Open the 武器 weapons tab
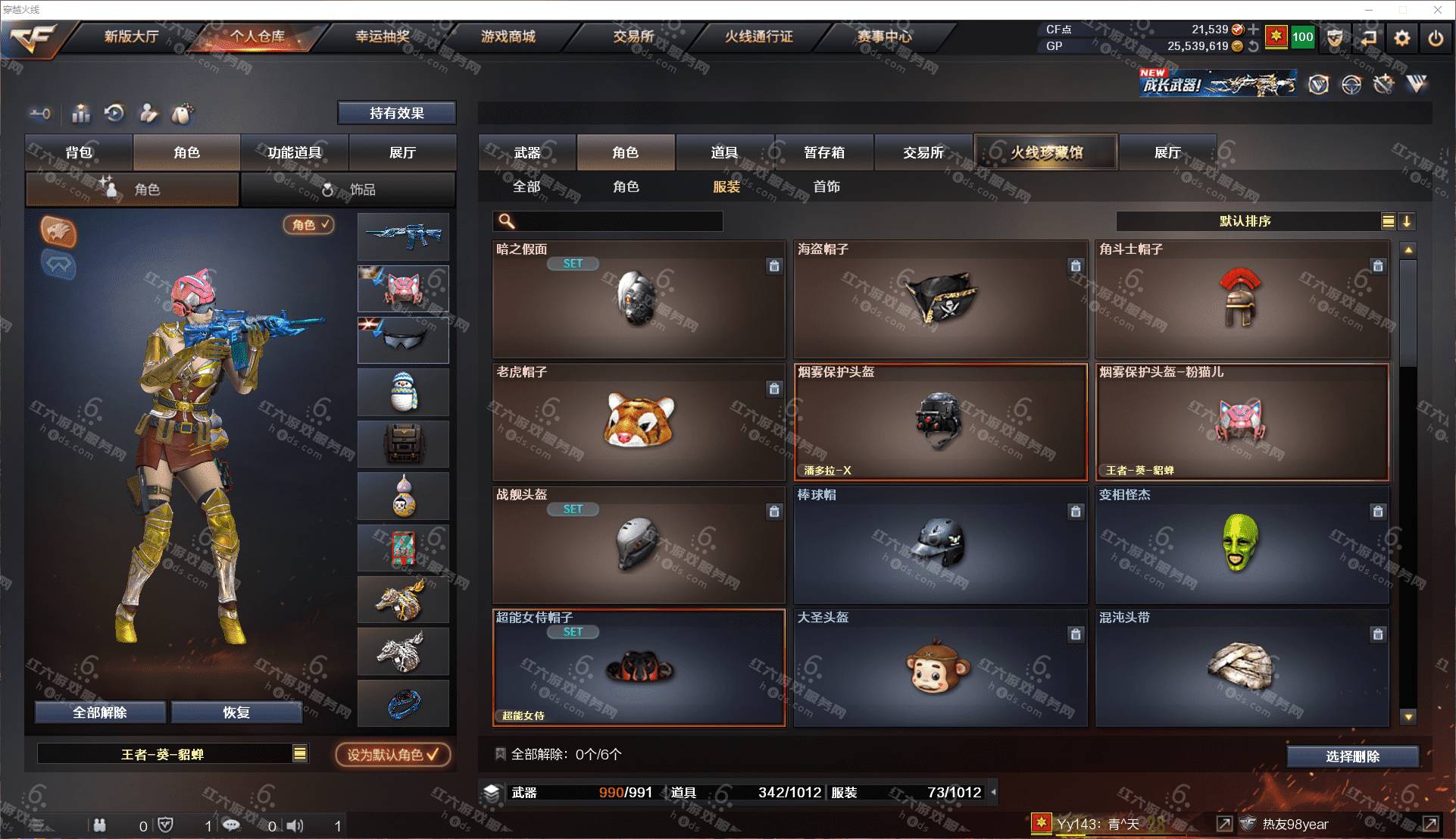Viewport: 1456px width, 839px height. coord(527,152)
